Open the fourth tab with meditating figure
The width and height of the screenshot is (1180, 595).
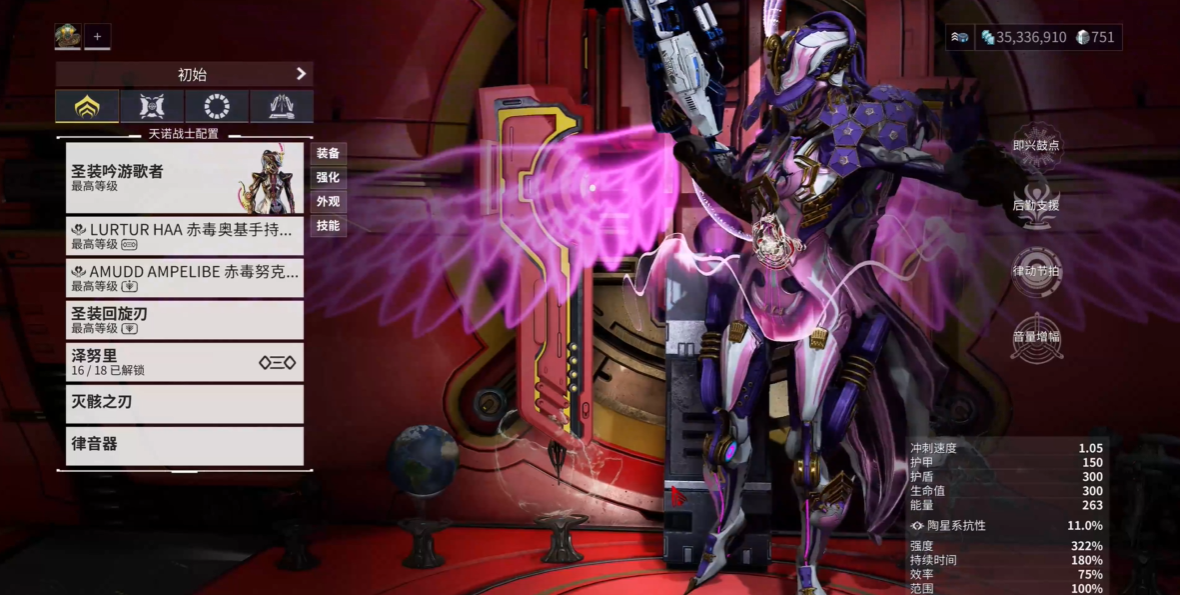click(x=281, y=106)
